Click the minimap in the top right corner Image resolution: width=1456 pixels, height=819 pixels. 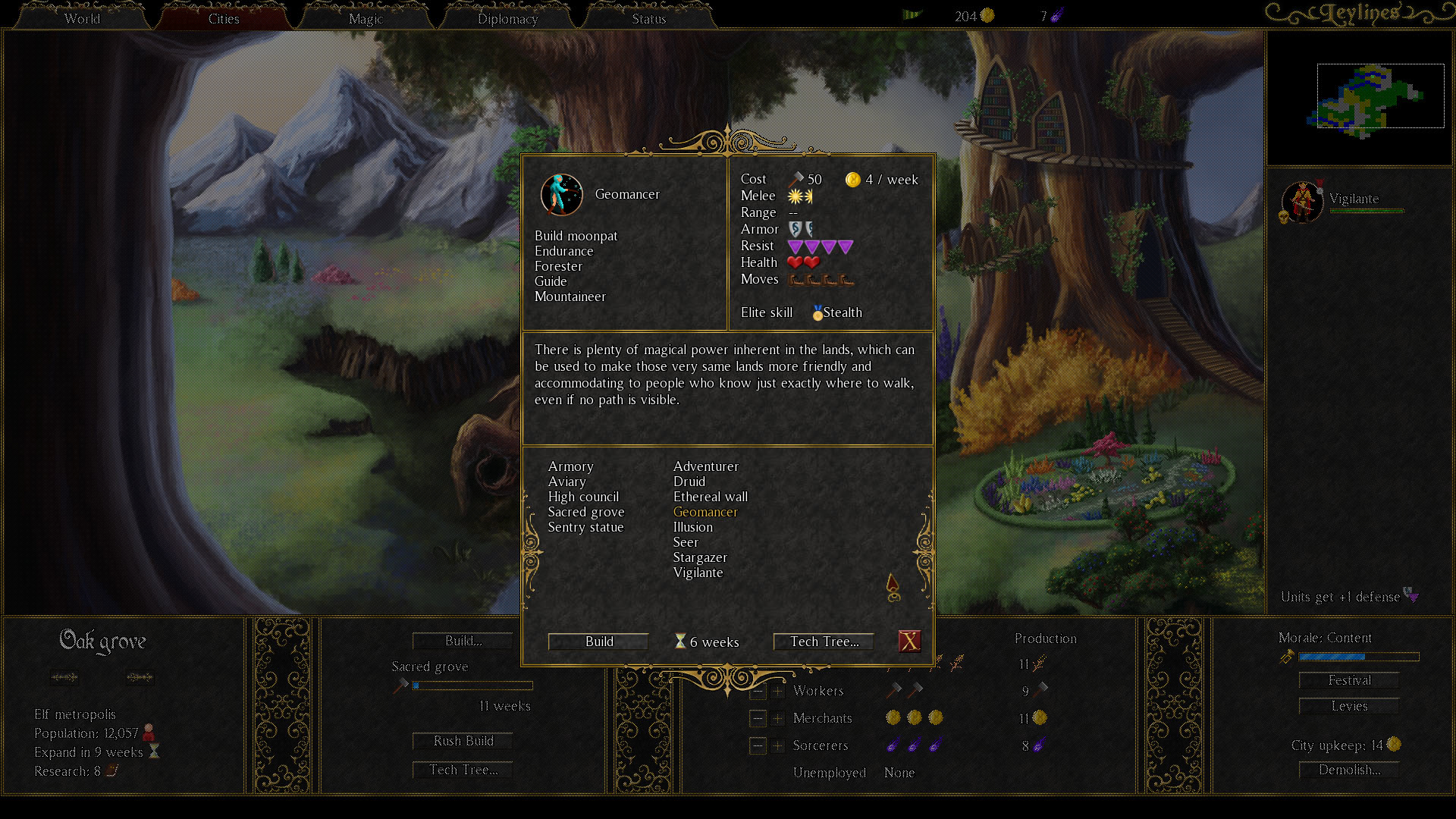1360,96
